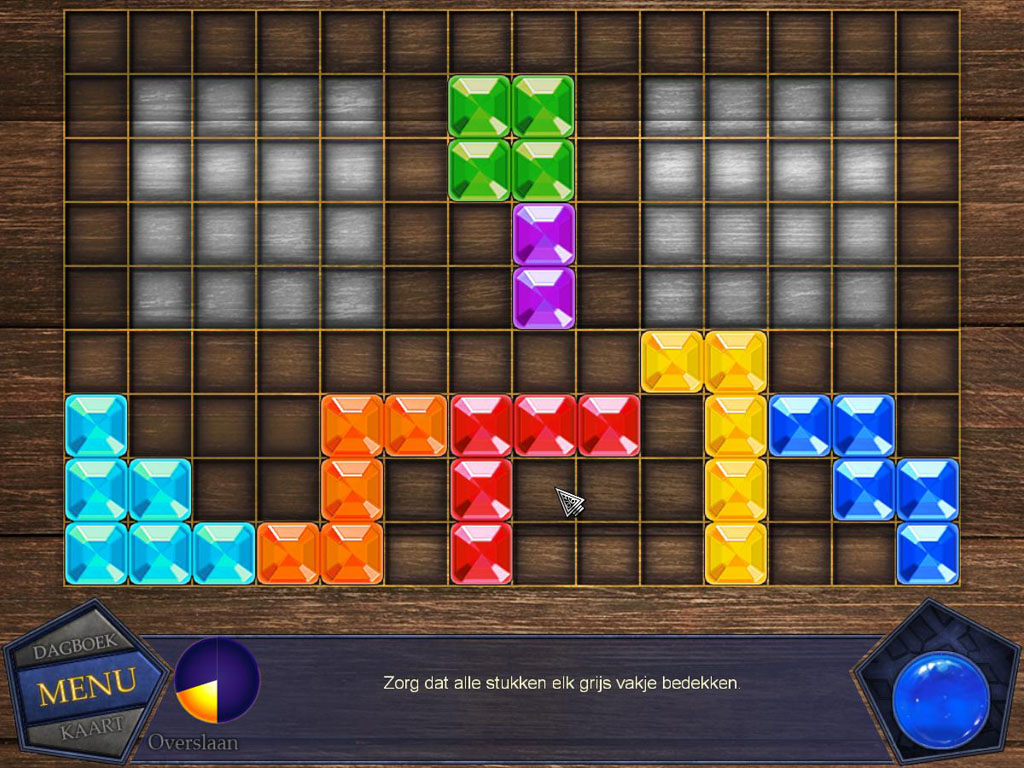Open the Dagboek journal
The height and width of the screenshot is (768, 1024).
pos(76,649)
